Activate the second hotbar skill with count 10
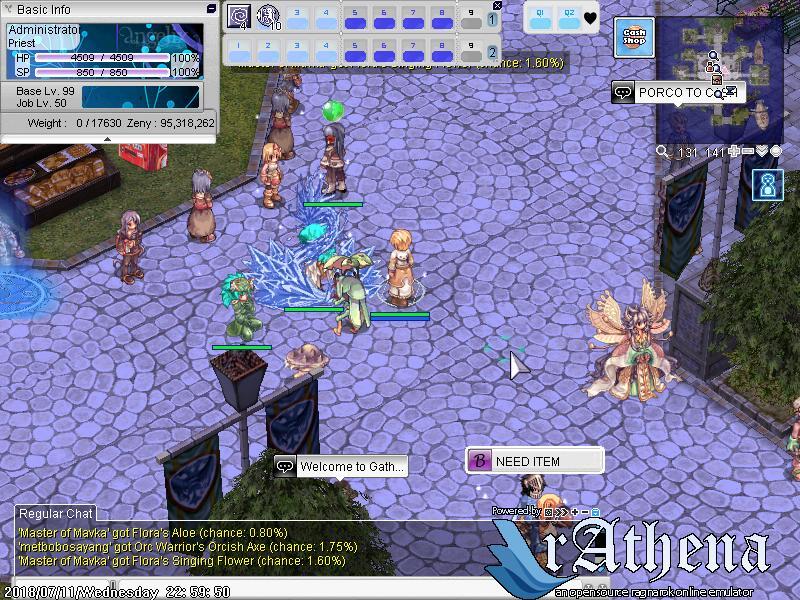The height and width of the screenshot is (600, 800). pos(268,16)
